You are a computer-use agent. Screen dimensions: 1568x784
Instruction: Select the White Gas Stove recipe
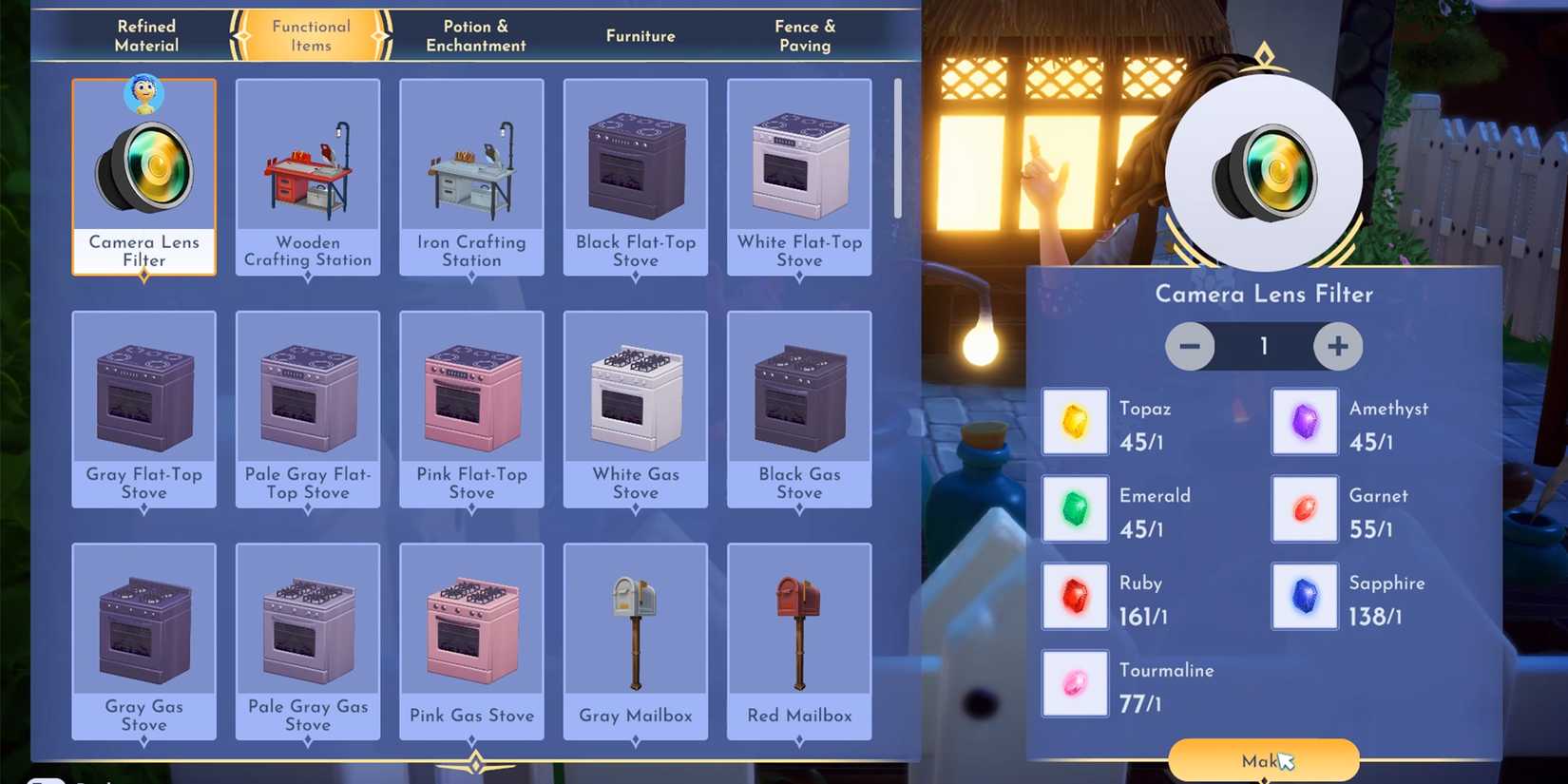click(636, 410)
